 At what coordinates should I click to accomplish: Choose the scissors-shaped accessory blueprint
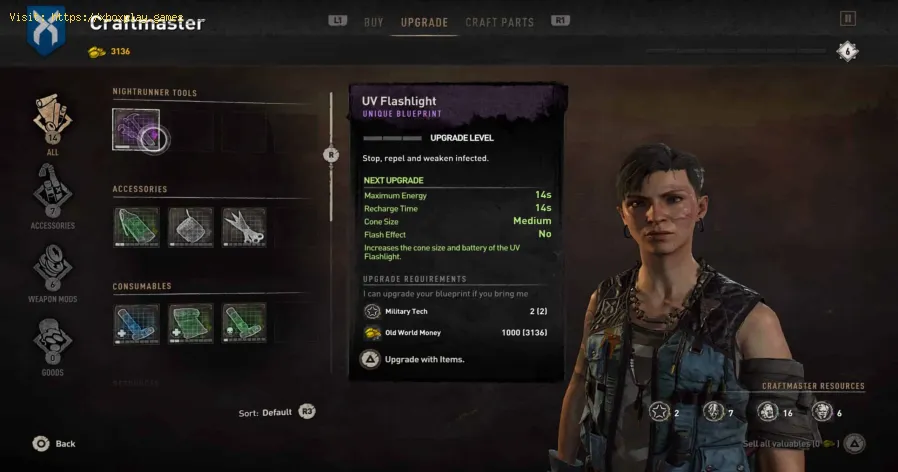[244, 227]
